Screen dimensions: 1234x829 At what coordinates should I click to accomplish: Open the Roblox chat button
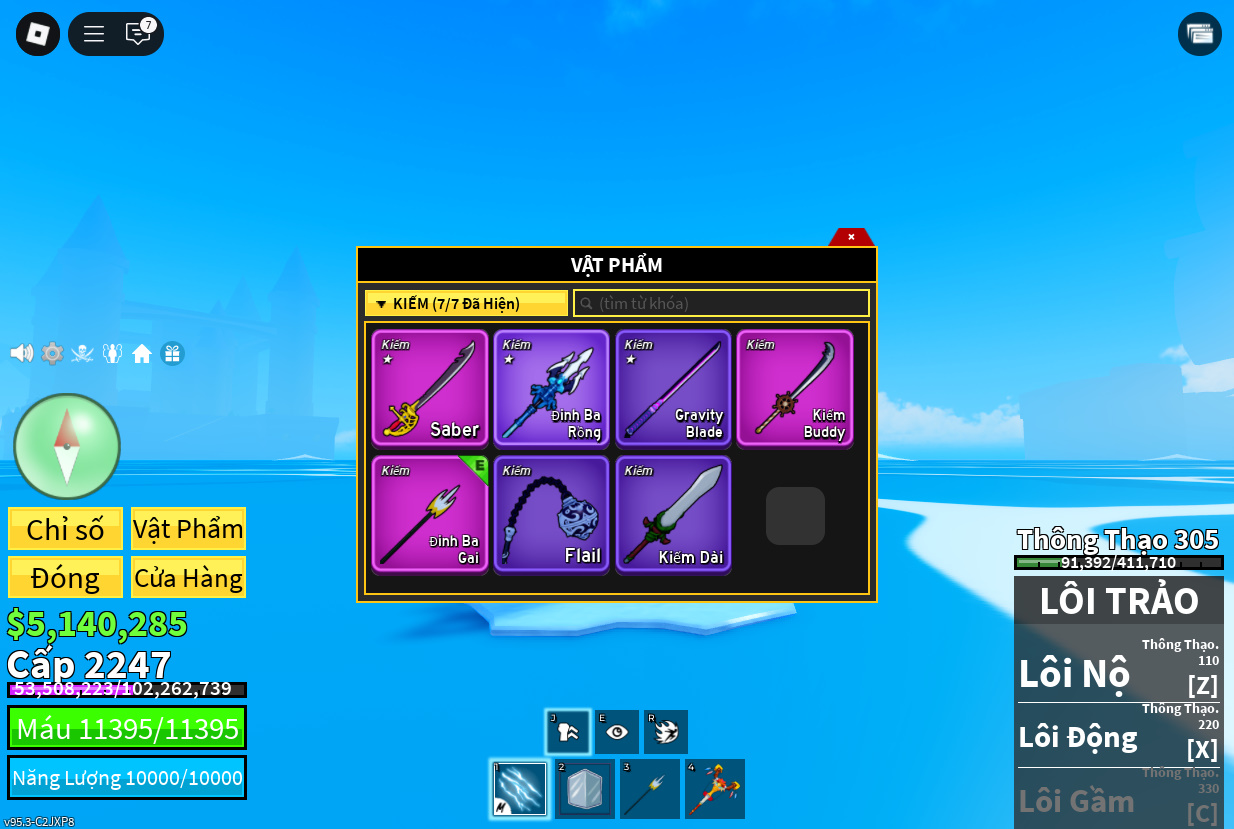tap(138, 34)
